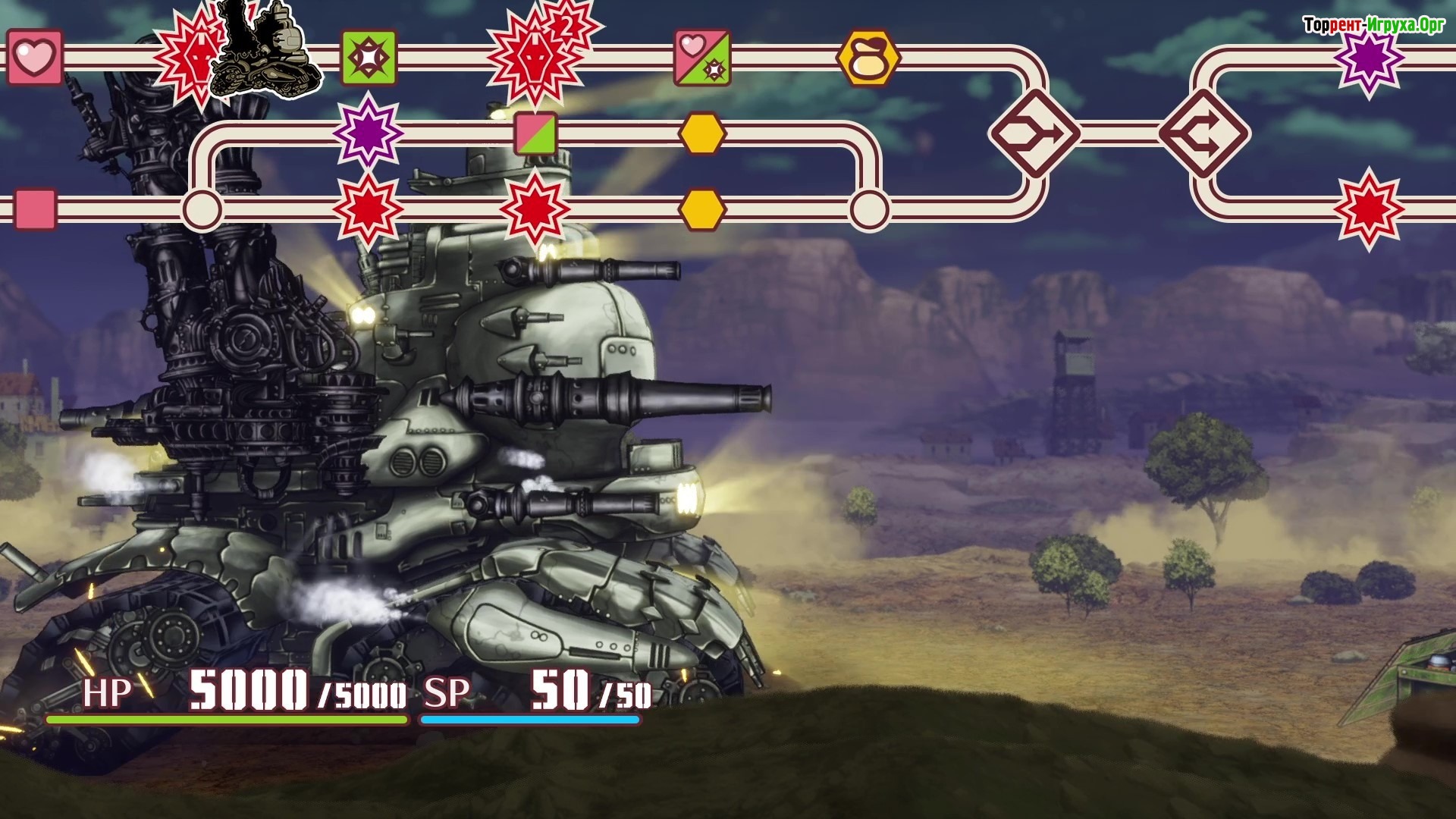Select the pink heart healing node

[x=34, y=58]
